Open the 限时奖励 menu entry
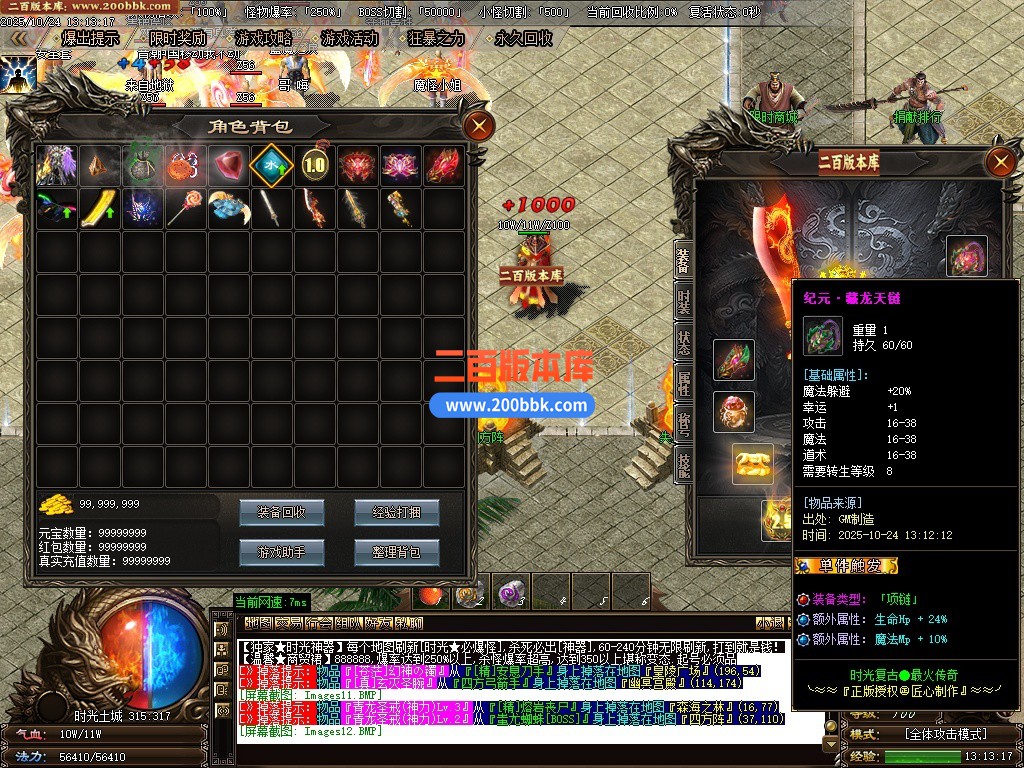The width and height of the screenshot is (1024, 768). pos(178,39)
